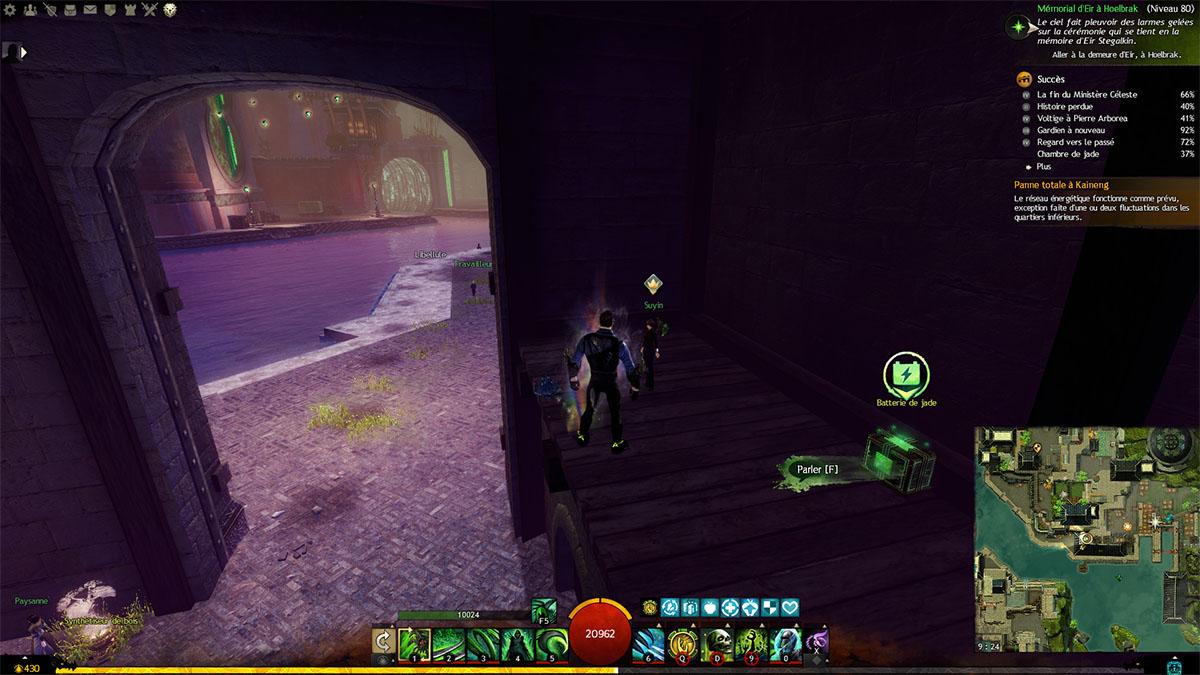Open the mail envelope icon
Screen dimensions: 1200x675
pyautogui.click(x=90, y=10)
